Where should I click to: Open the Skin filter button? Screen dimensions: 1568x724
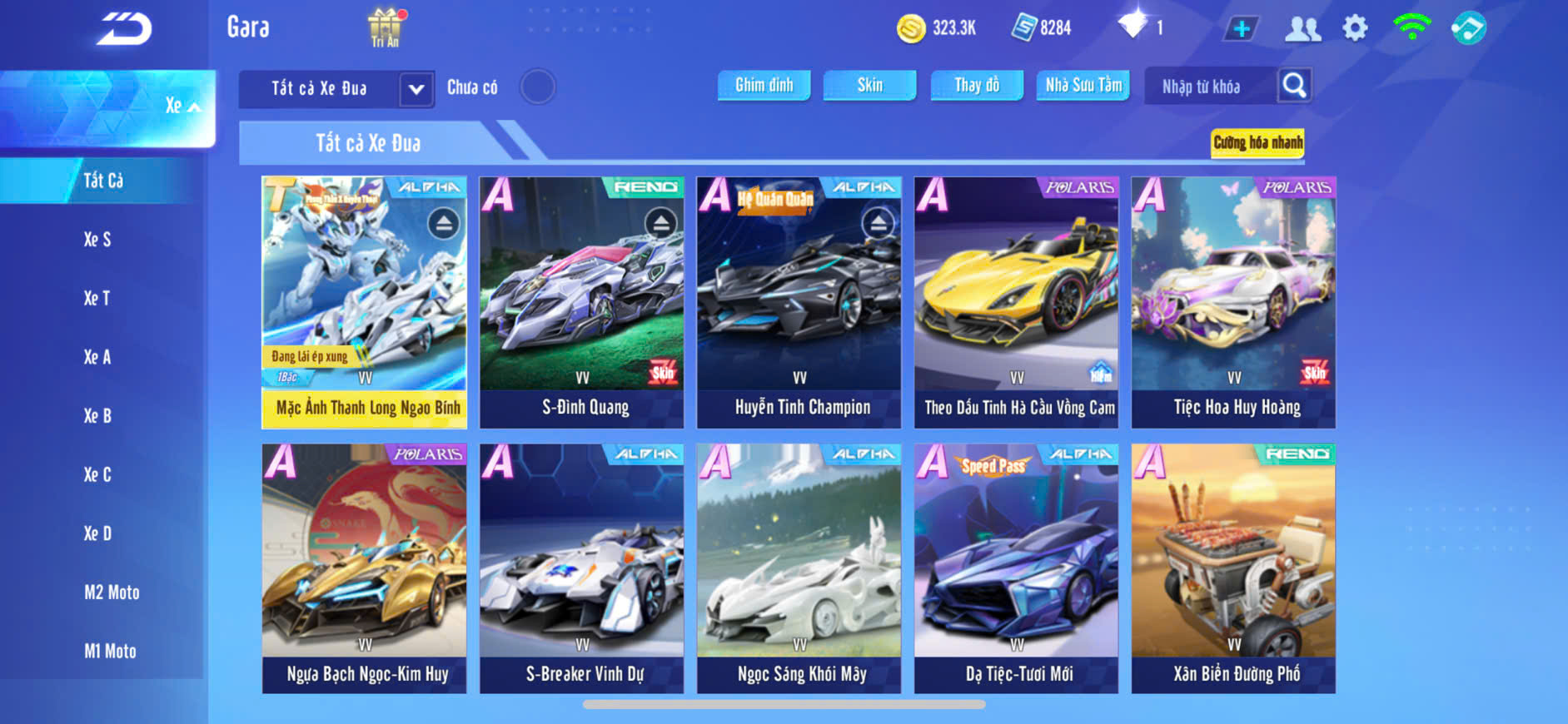[869, 85]
